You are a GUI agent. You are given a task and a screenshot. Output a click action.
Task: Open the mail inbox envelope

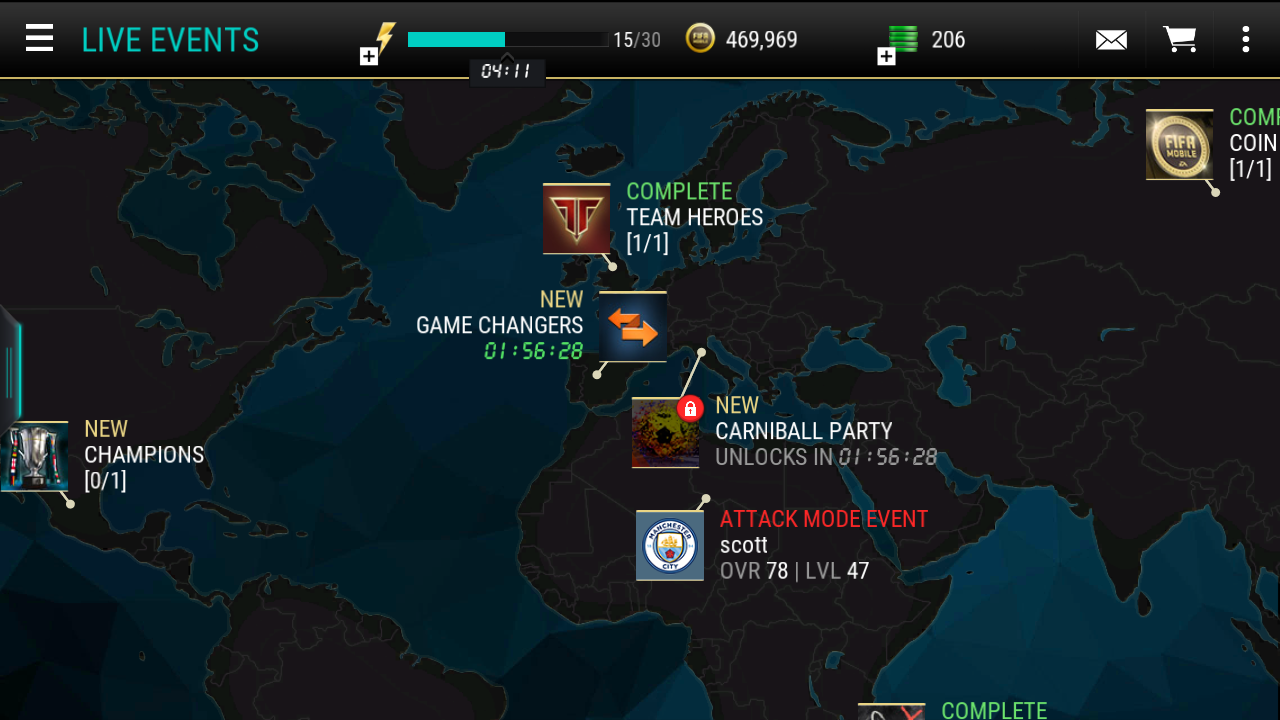(x=1111, y=40)
